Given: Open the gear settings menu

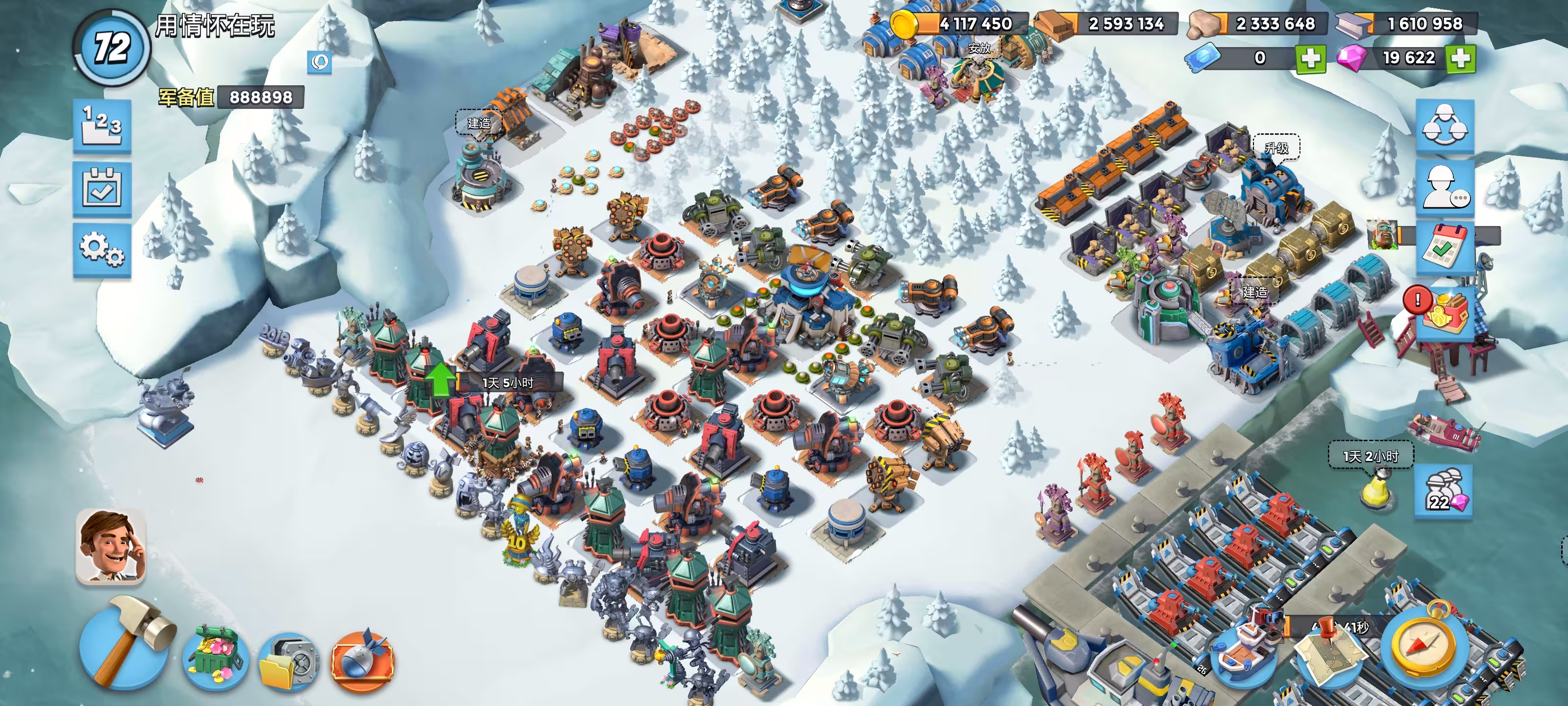Looking at the screenshot, I should pyautogui.click(x=101, y=250).
